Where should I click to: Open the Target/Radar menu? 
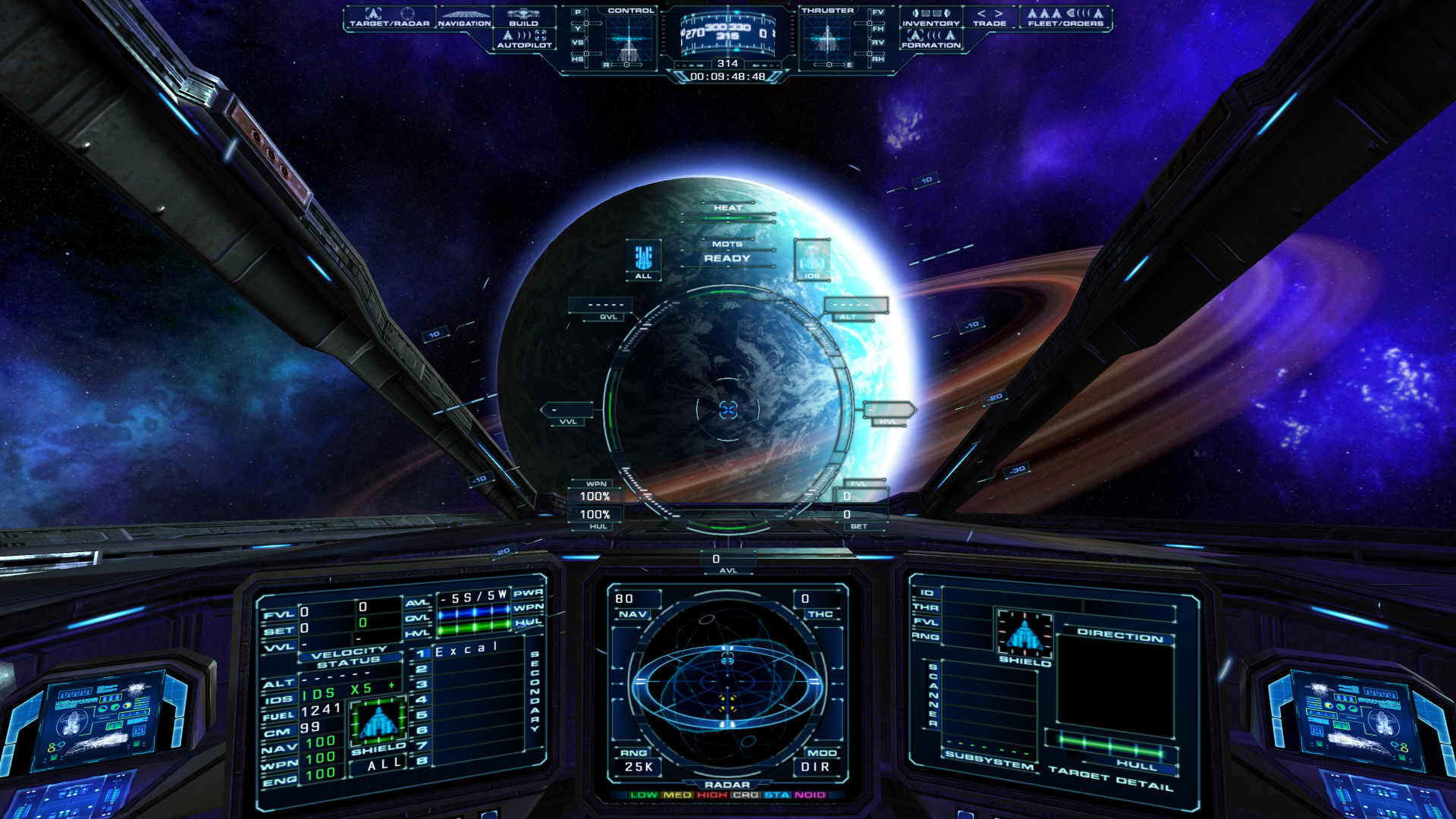click(389, 17)
